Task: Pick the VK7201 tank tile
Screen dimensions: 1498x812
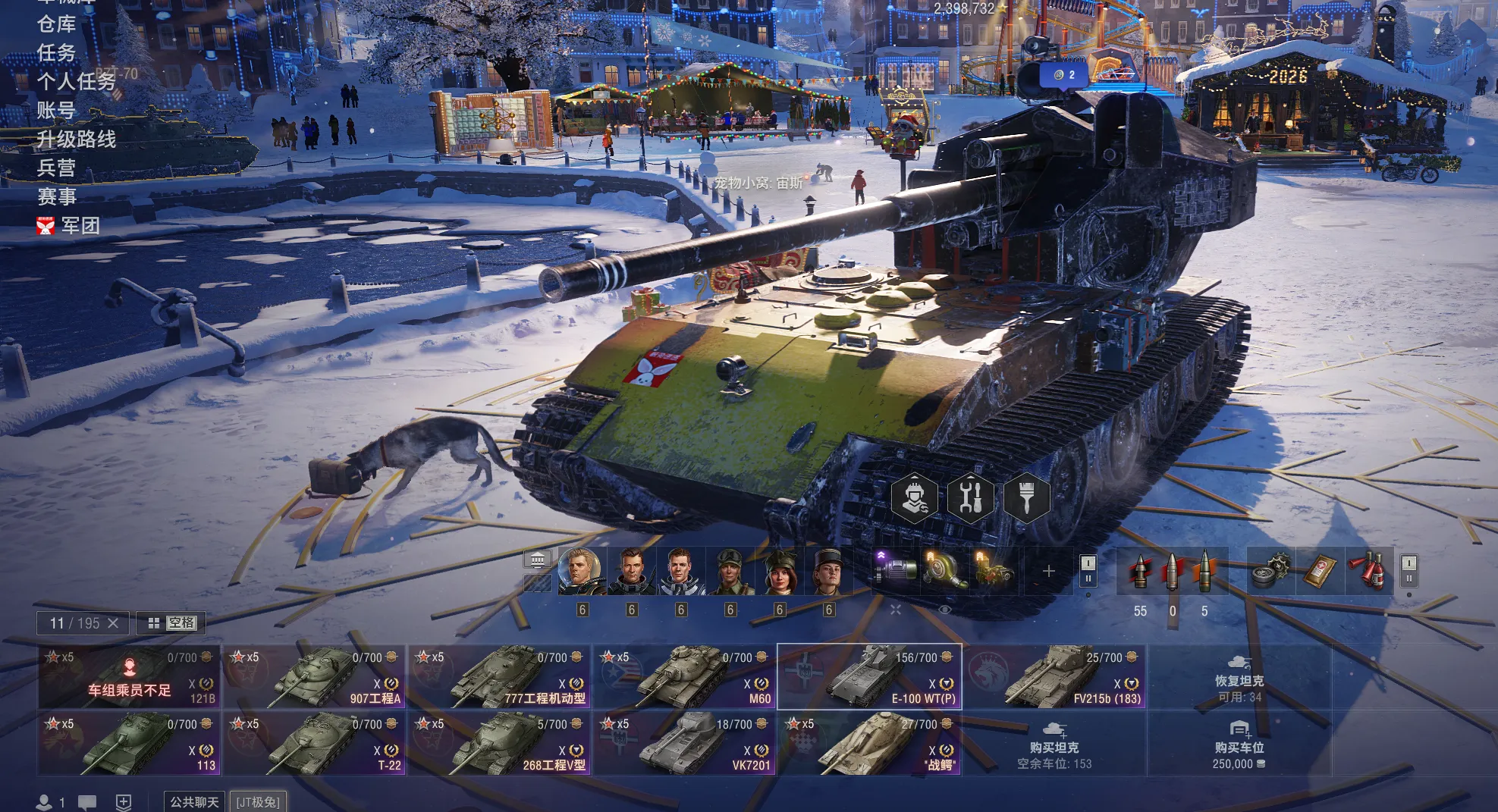Action: (684, 744)
